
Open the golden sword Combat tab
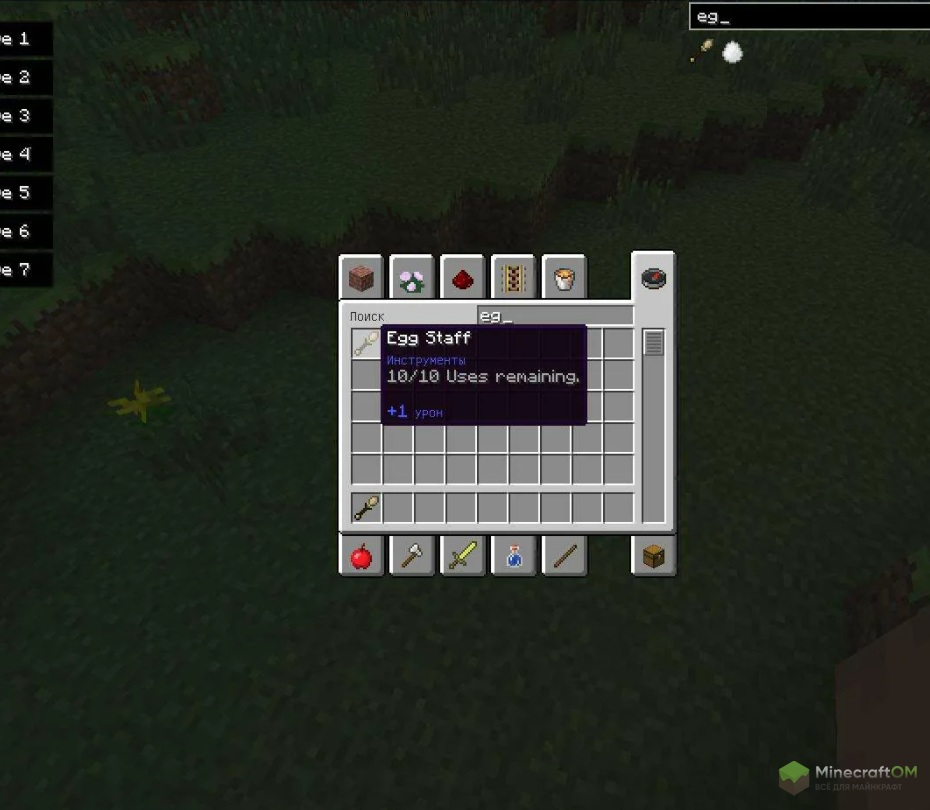(462, 556)
